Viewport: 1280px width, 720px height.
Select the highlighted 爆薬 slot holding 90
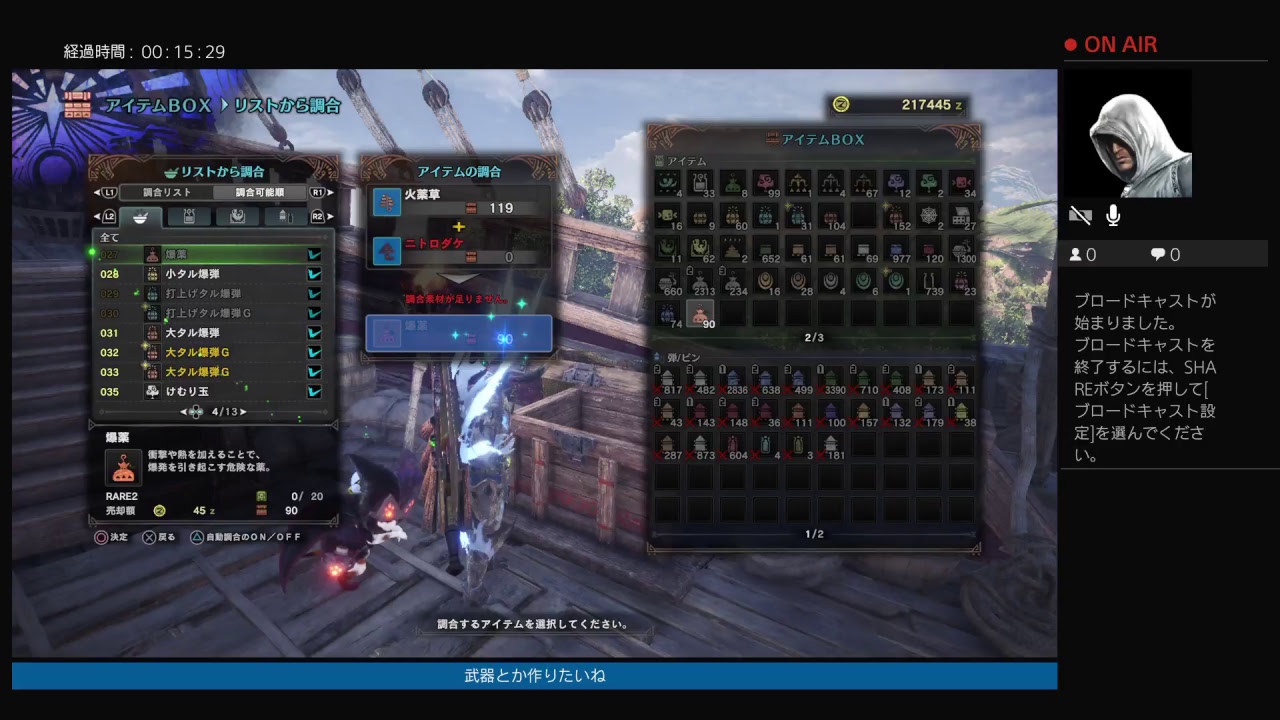700,313
